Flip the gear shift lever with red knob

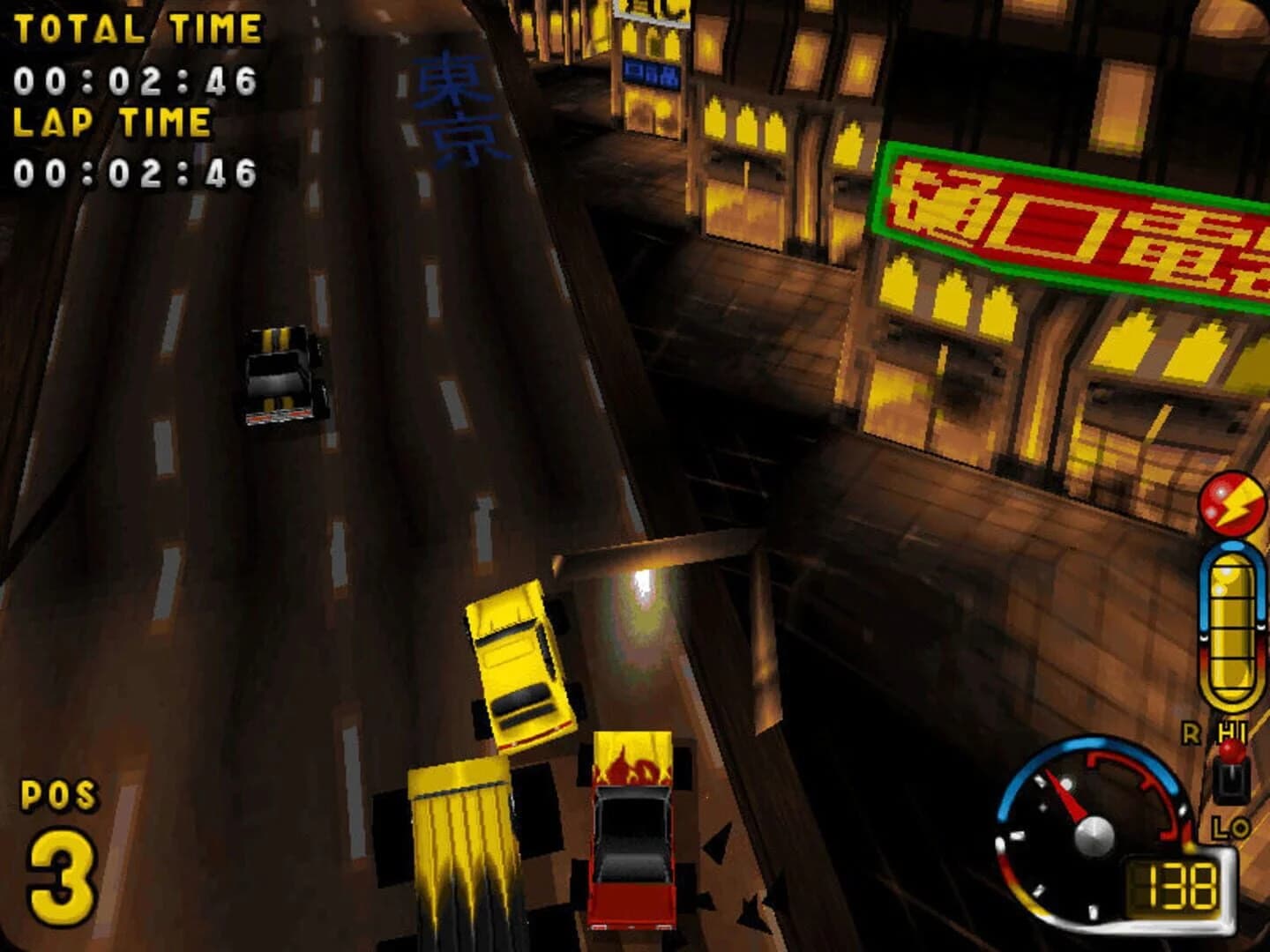pos(1232,754)
